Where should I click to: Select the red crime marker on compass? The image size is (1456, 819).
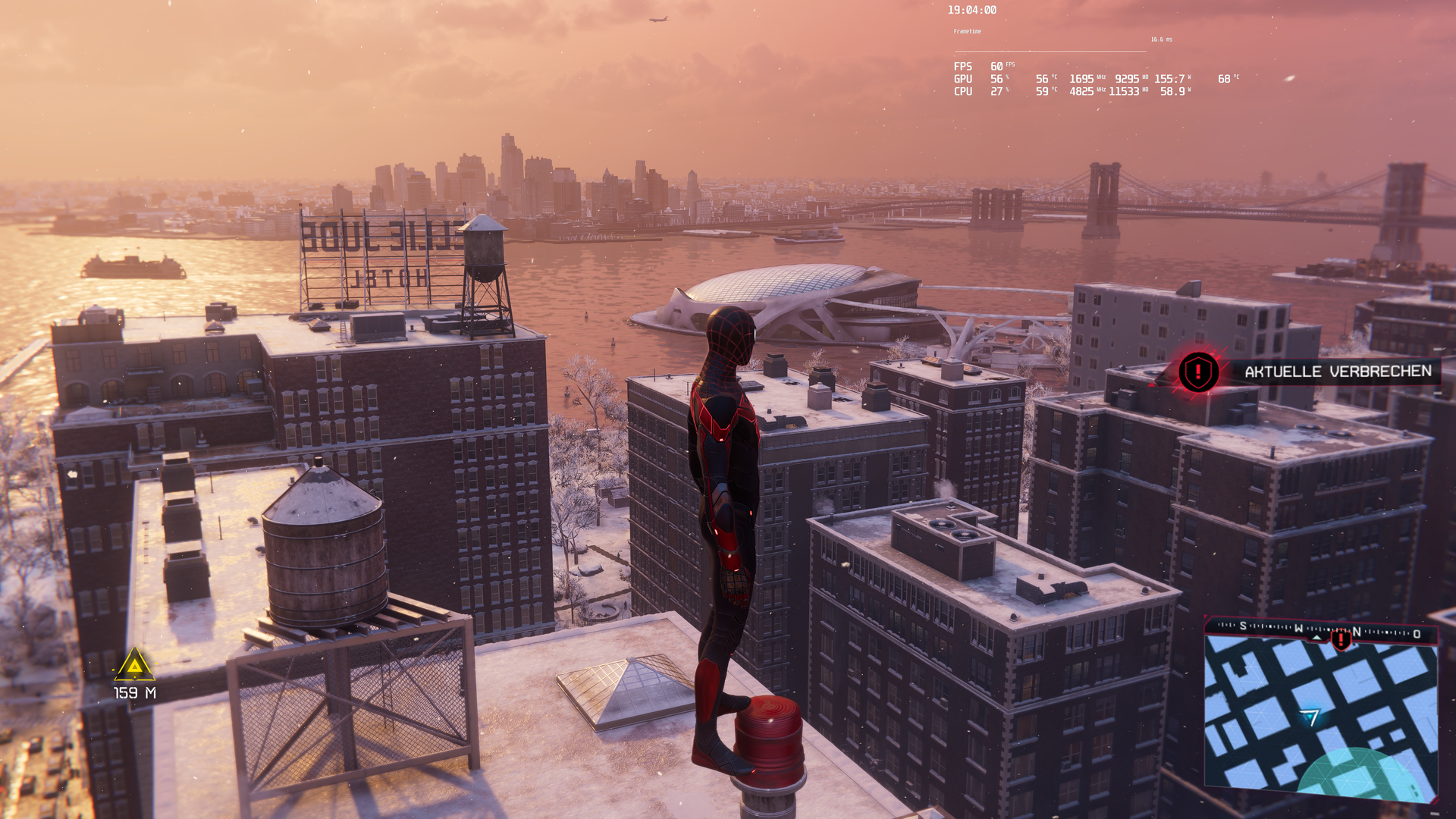1341,639
